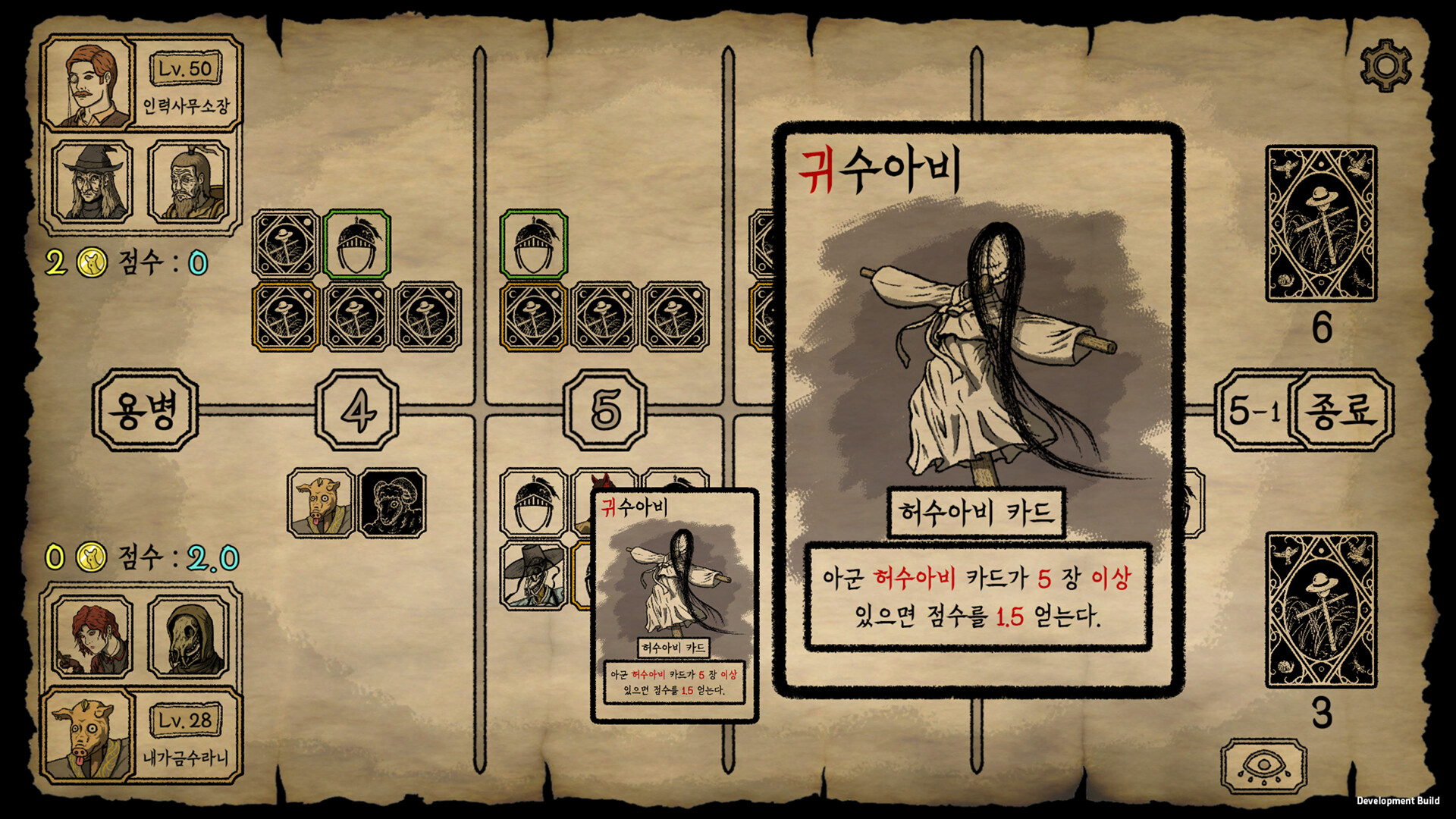Choose lane number 4
The height and width of the screenshot is (819, 1456).
coord(357,410)
